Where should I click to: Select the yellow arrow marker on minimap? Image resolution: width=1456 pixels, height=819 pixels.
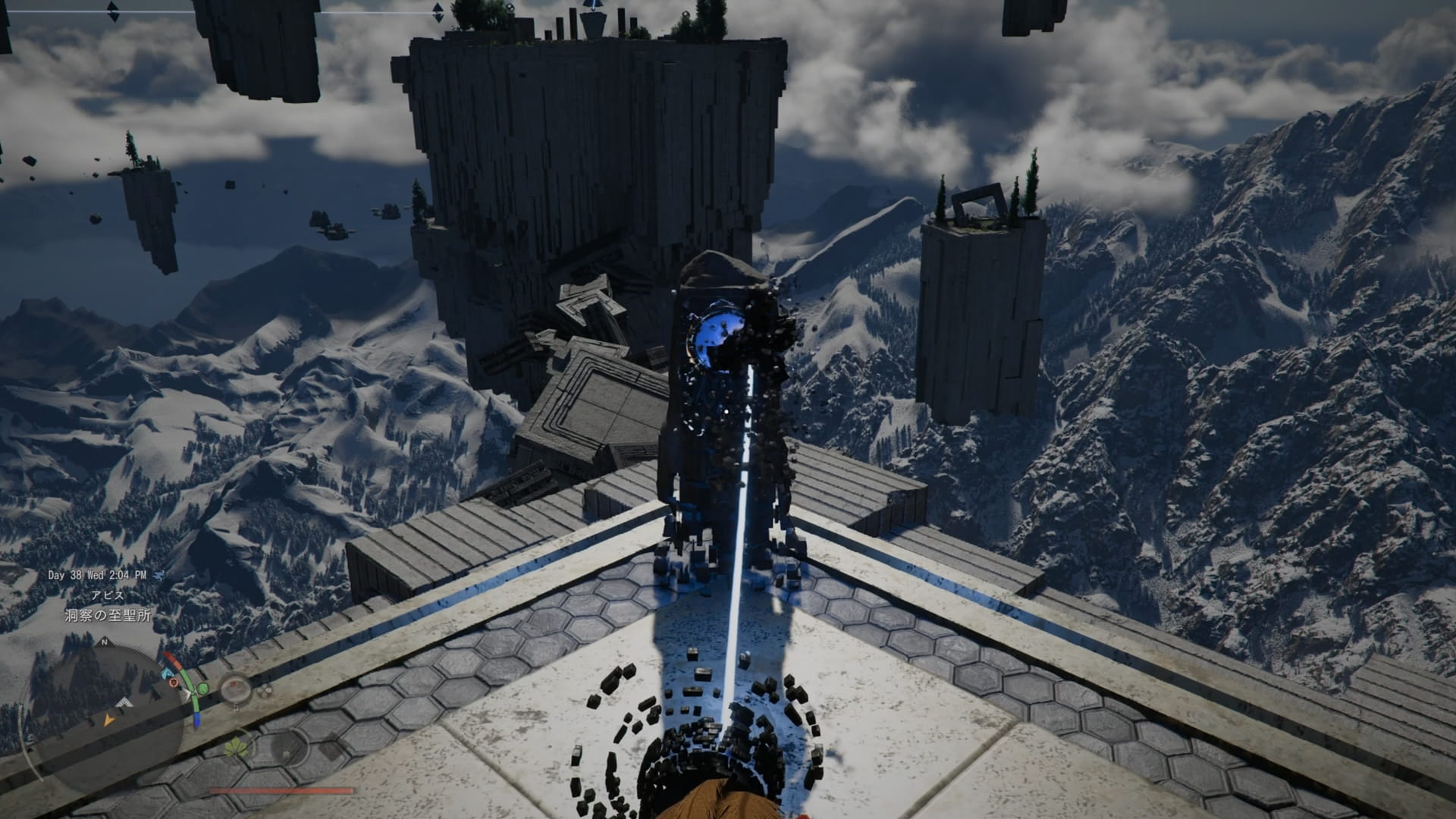pos(109,720)
